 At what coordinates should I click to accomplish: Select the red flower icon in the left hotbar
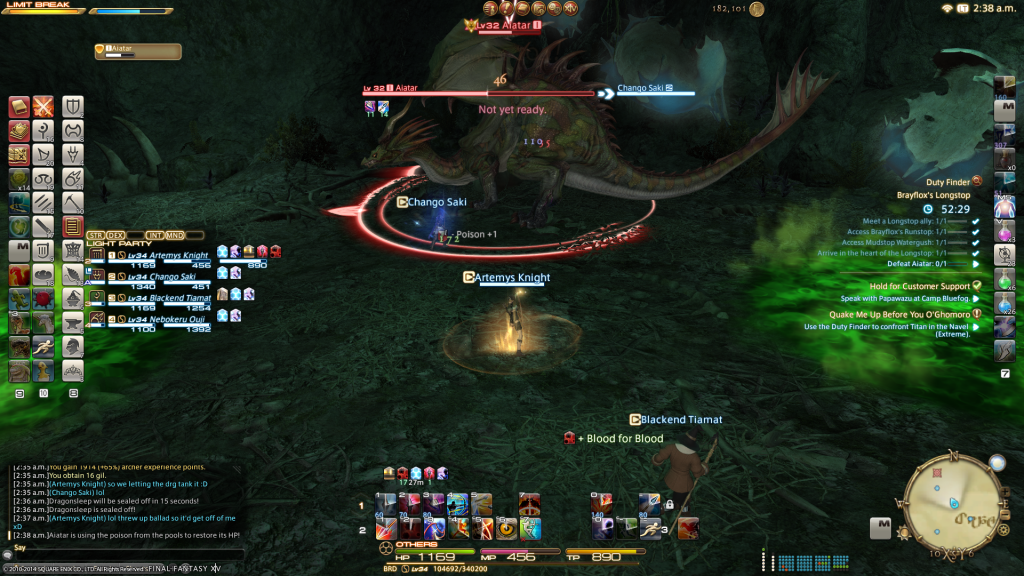pos(44,299)
